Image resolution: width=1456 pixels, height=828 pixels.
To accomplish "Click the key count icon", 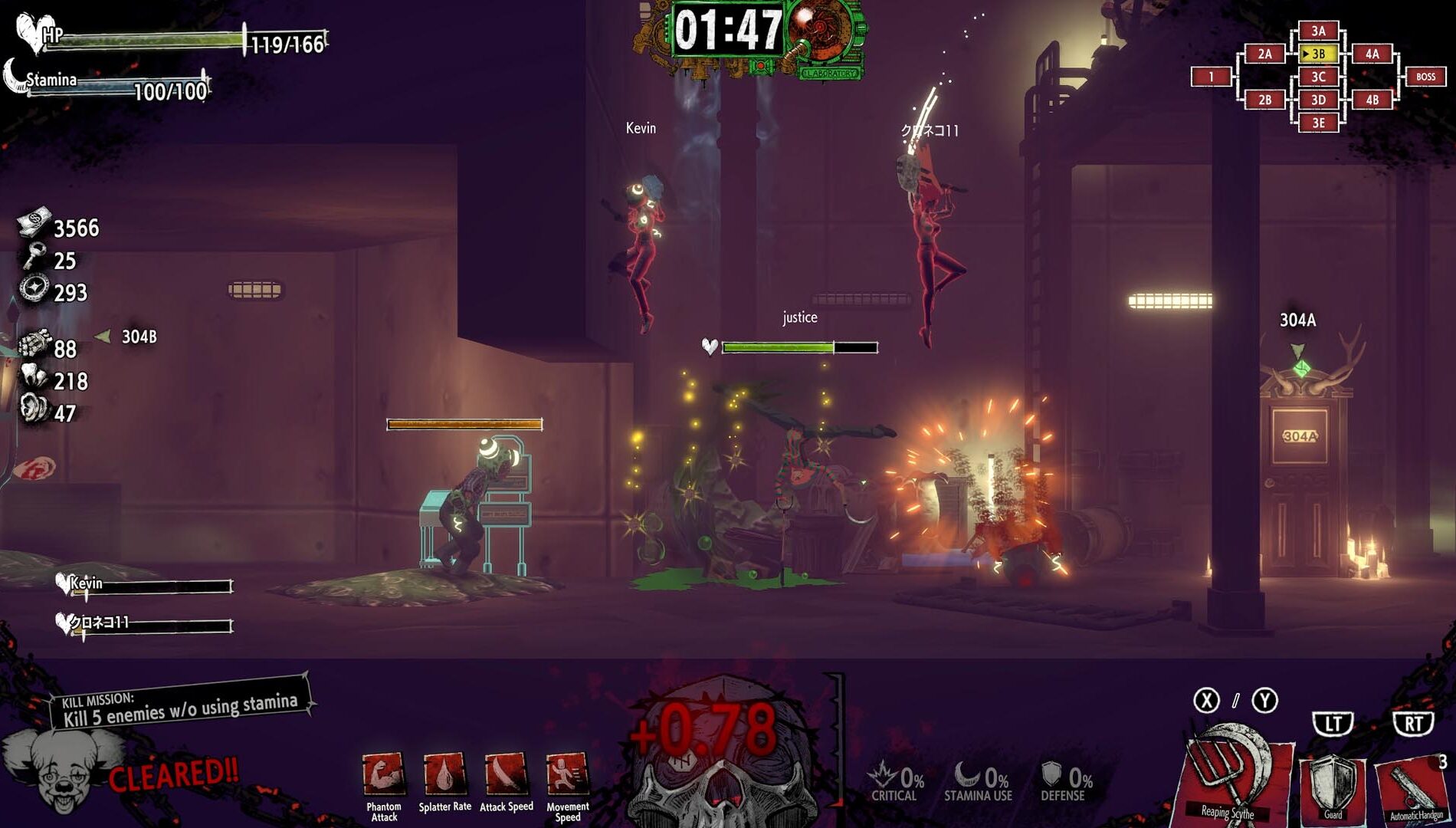I will [x=34, y=257].
